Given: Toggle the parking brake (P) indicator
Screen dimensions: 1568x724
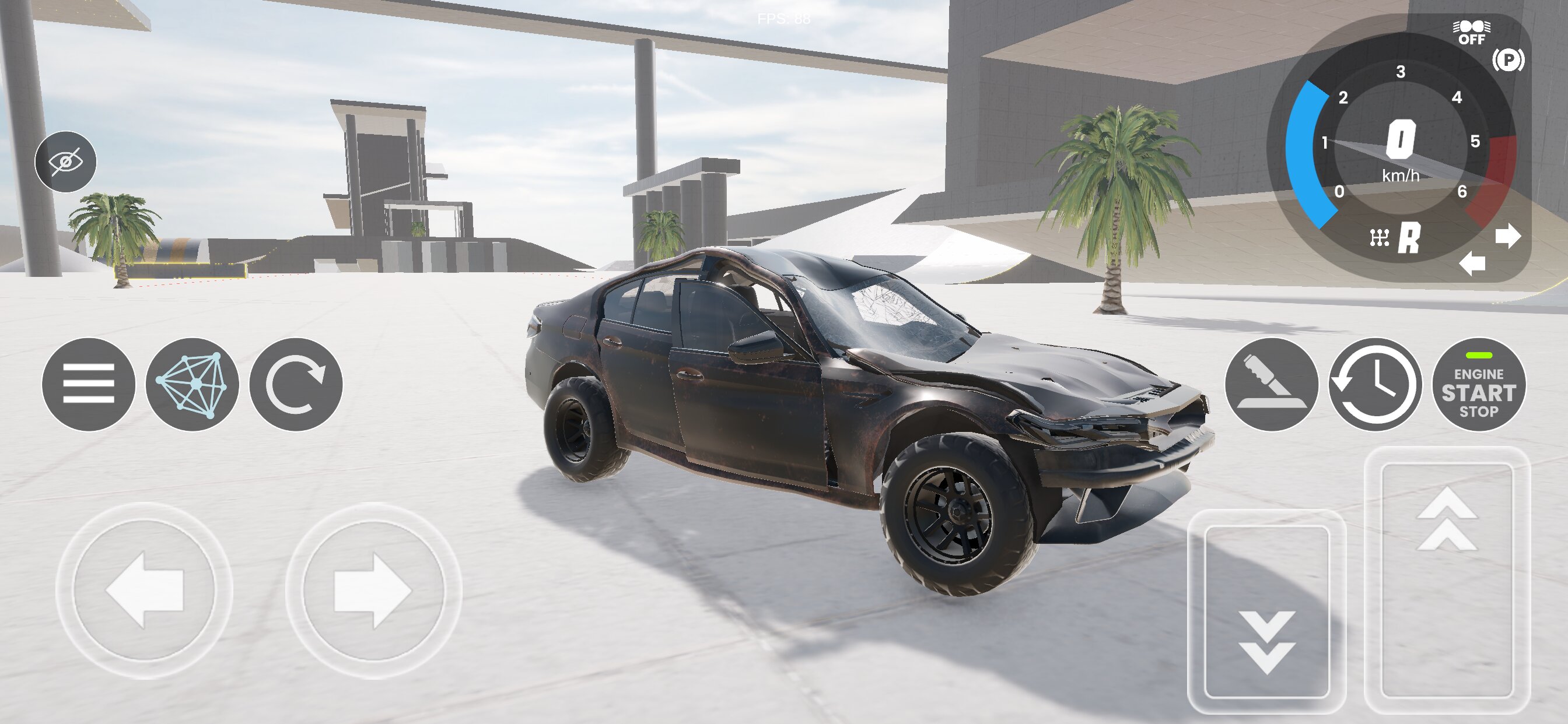Looking at the screenshot, I should pos(1508,59).
